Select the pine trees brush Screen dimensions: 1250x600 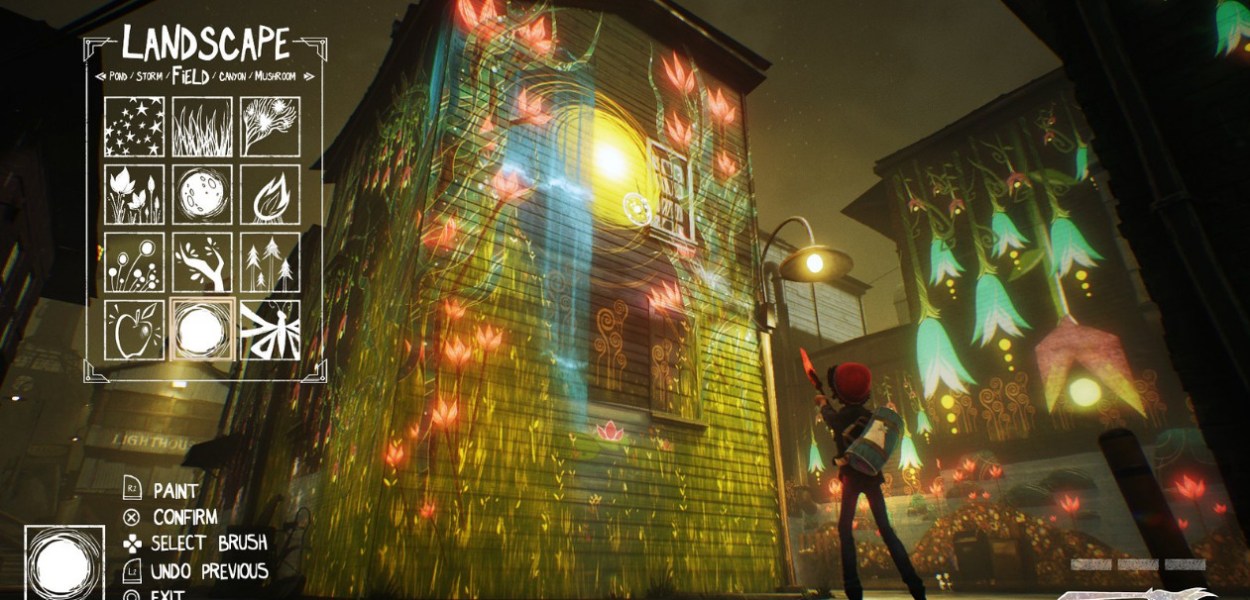point(270,263)
